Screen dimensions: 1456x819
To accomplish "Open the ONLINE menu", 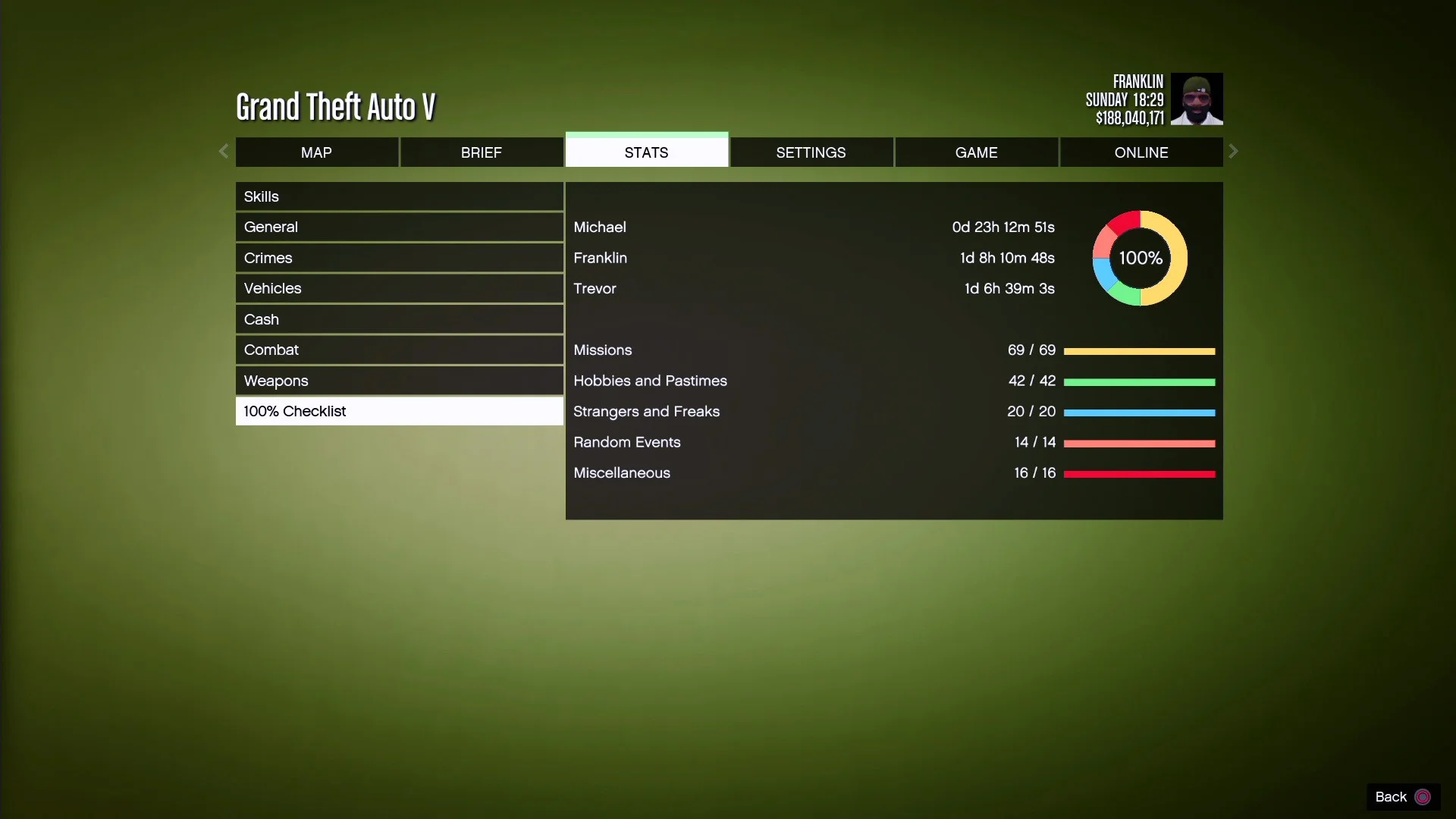I will [1141, 152].
